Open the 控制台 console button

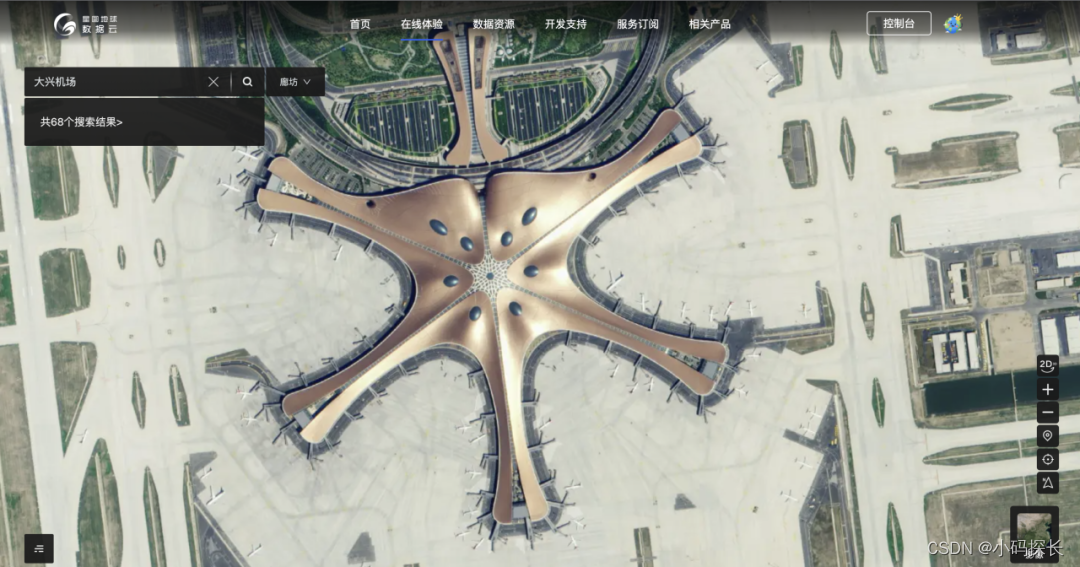[x=898, y=24]
